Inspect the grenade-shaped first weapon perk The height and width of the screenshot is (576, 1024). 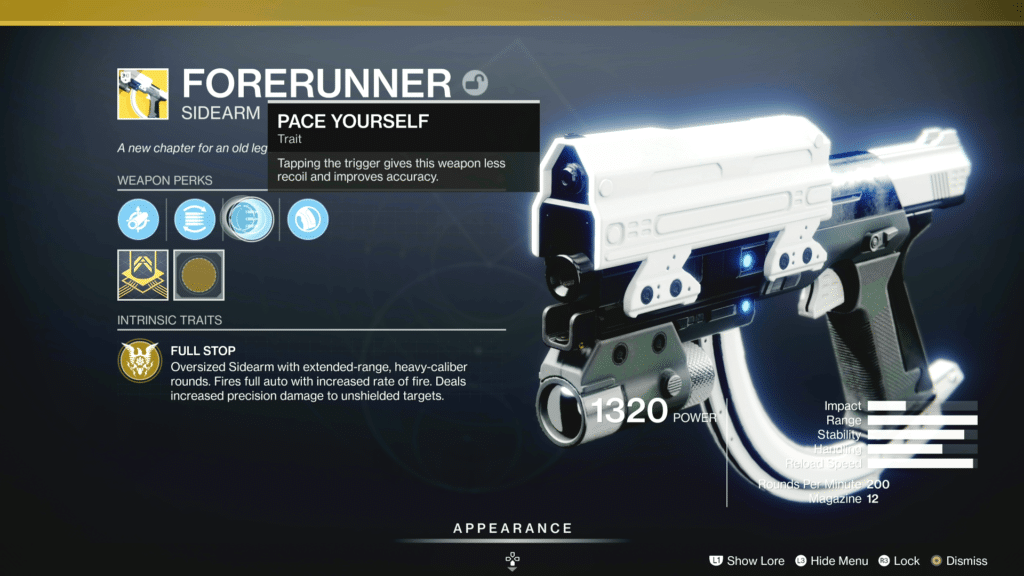138,219
